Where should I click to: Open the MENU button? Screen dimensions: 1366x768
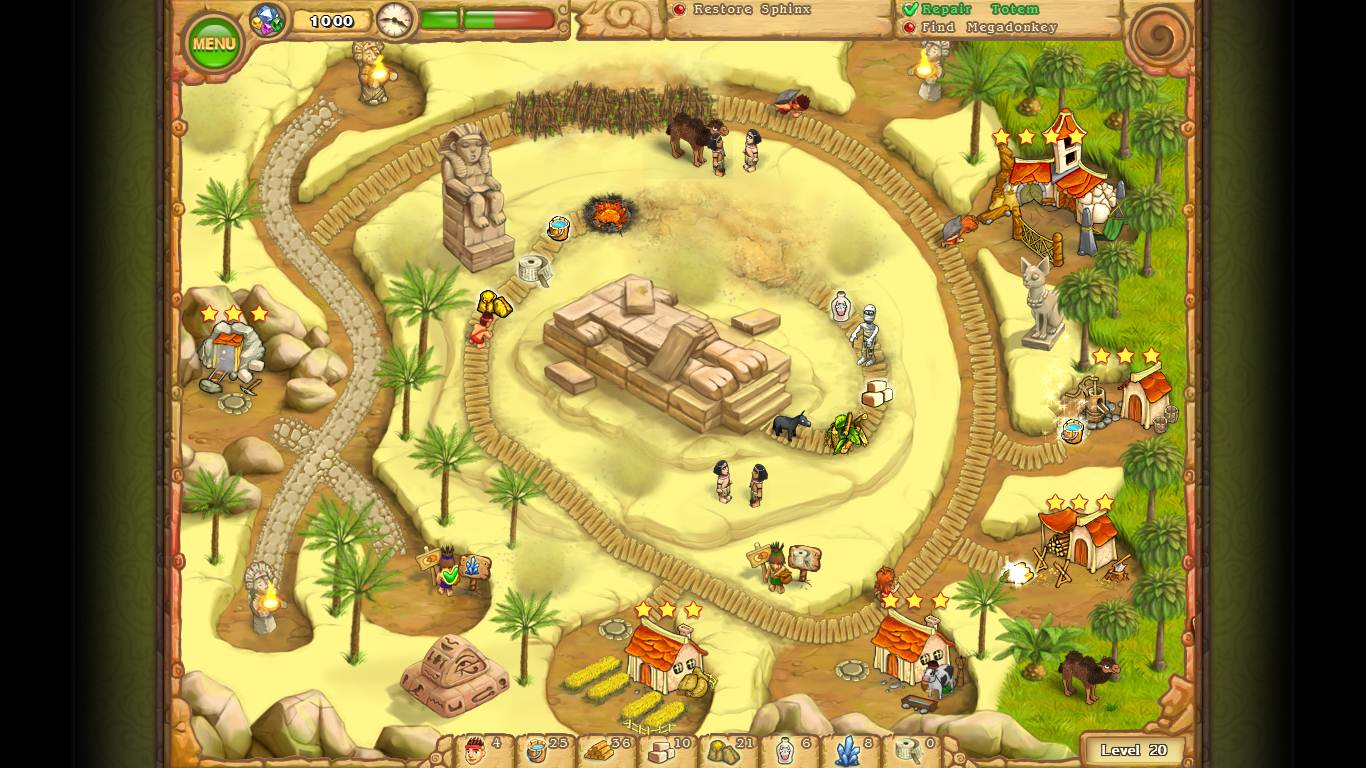click(213, 41)
